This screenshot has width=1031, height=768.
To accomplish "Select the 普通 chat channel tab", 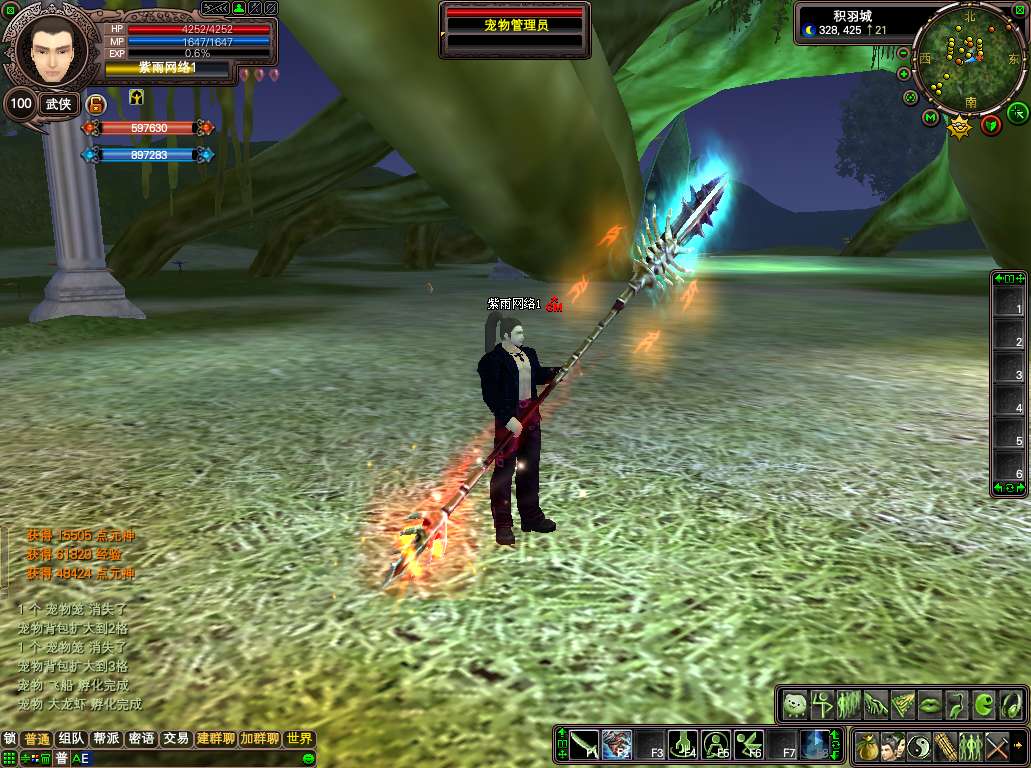I will point(37,739).
